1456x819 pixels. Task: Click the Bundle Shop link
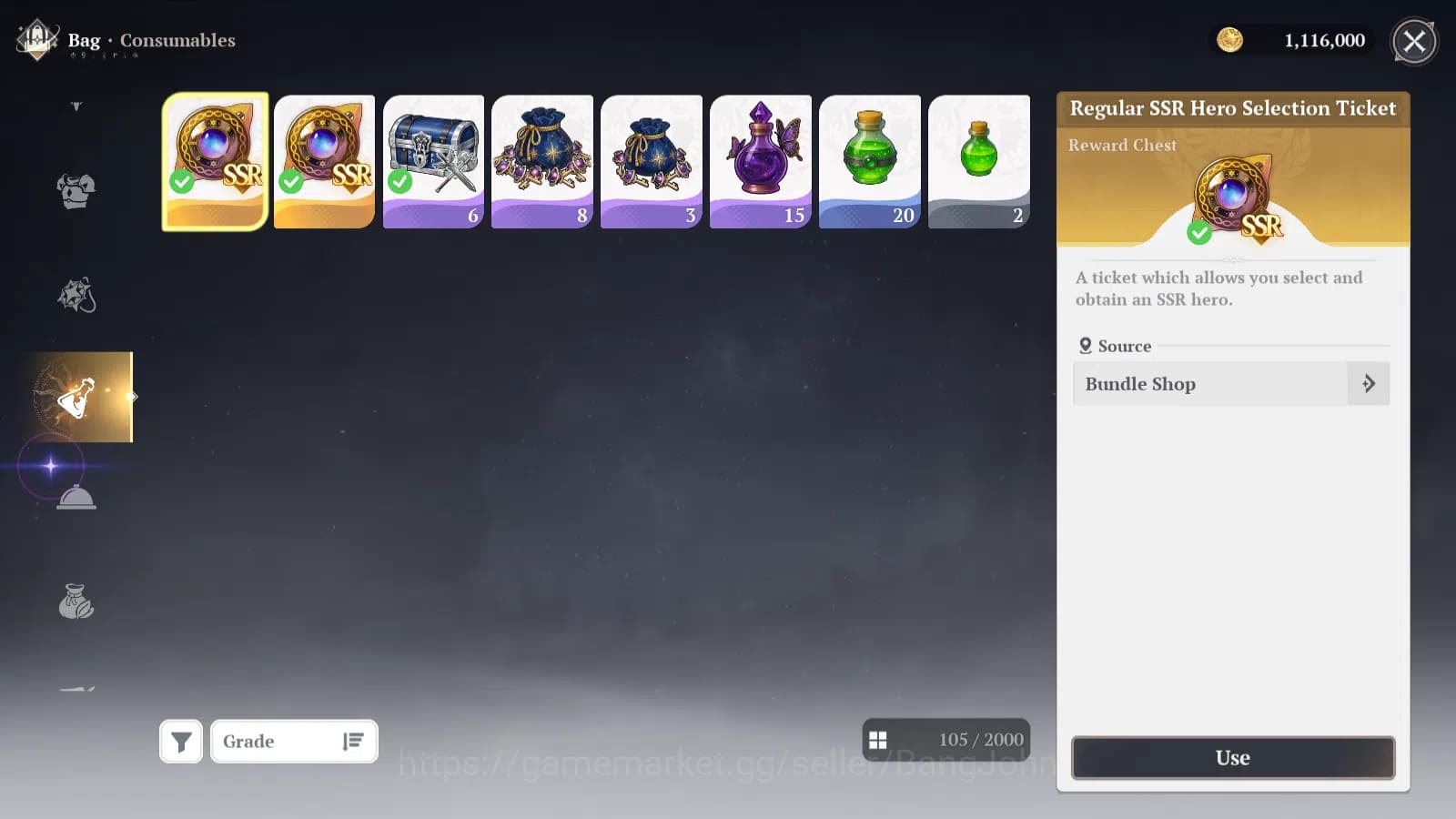coord(1139,383)
